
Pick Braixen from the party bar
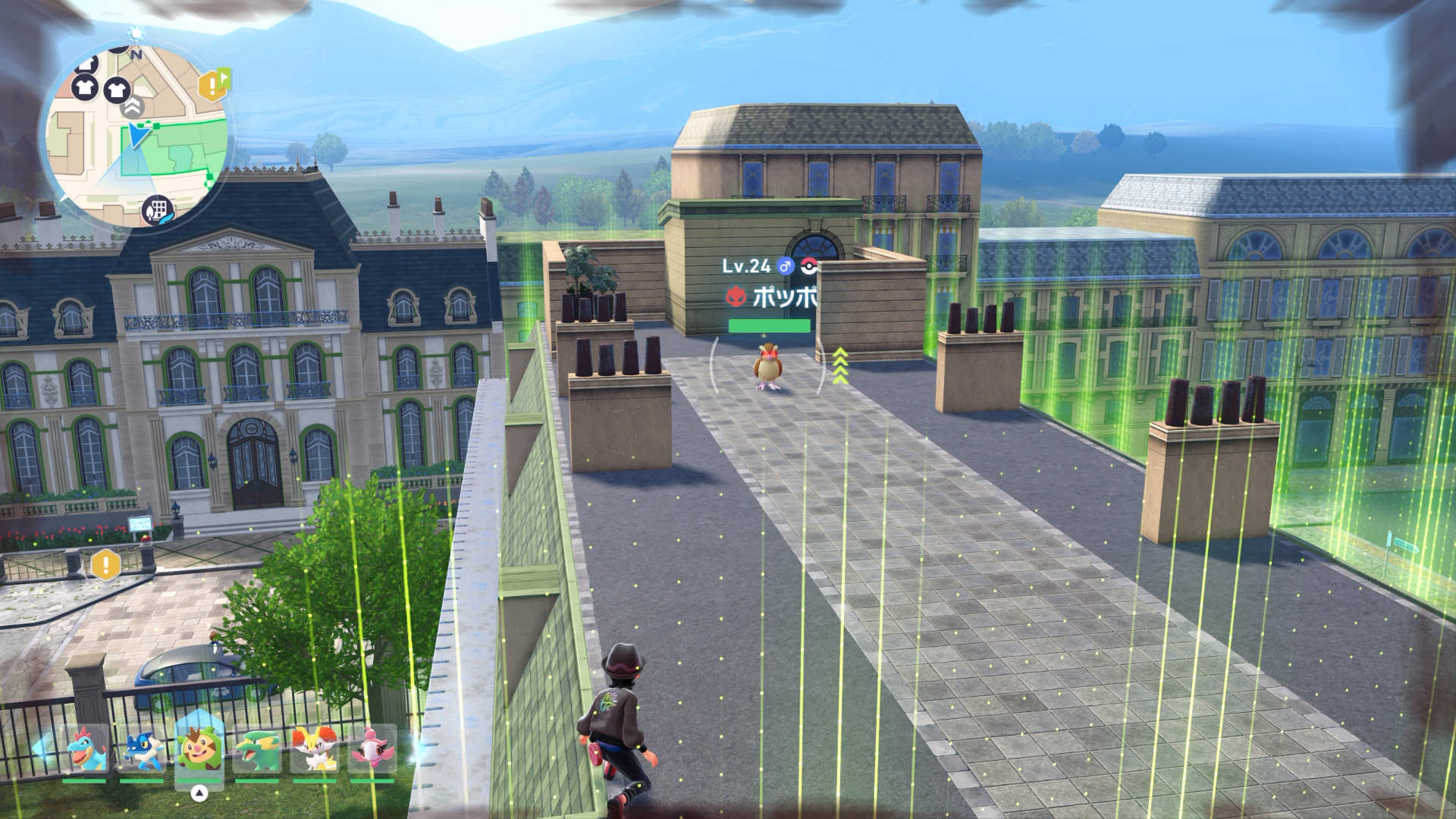click(x=314, y=749)
